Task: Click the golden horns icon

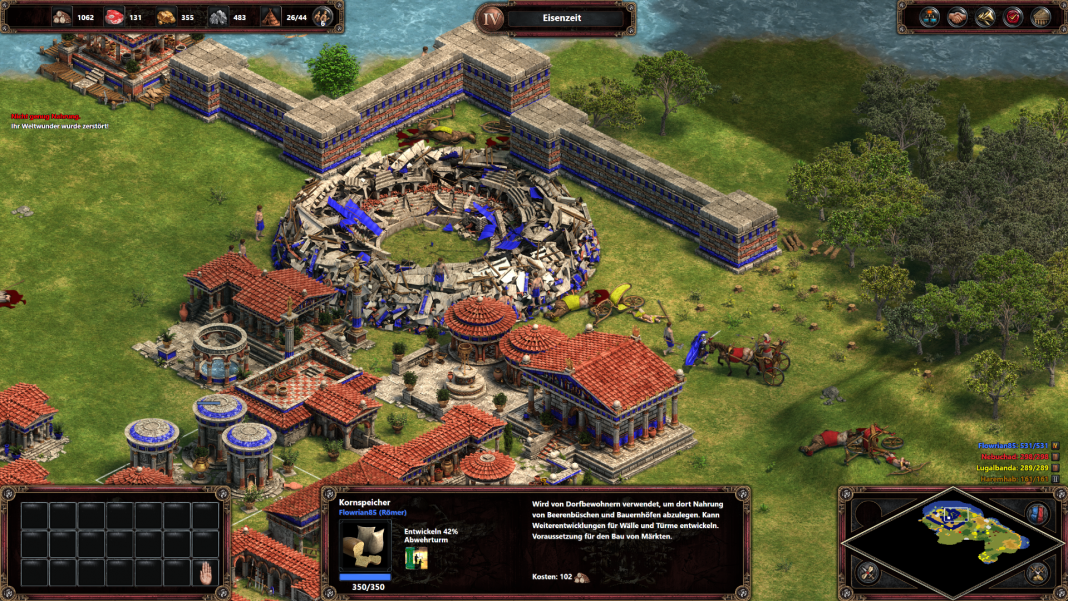Action: coord(985,17)
